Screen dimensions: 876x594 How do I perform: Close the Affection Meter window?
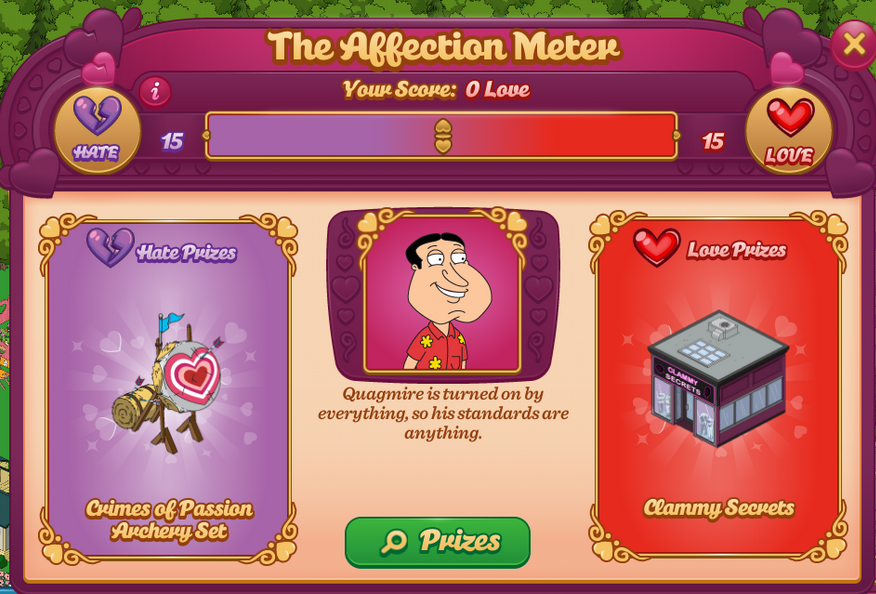coord(853,44)
